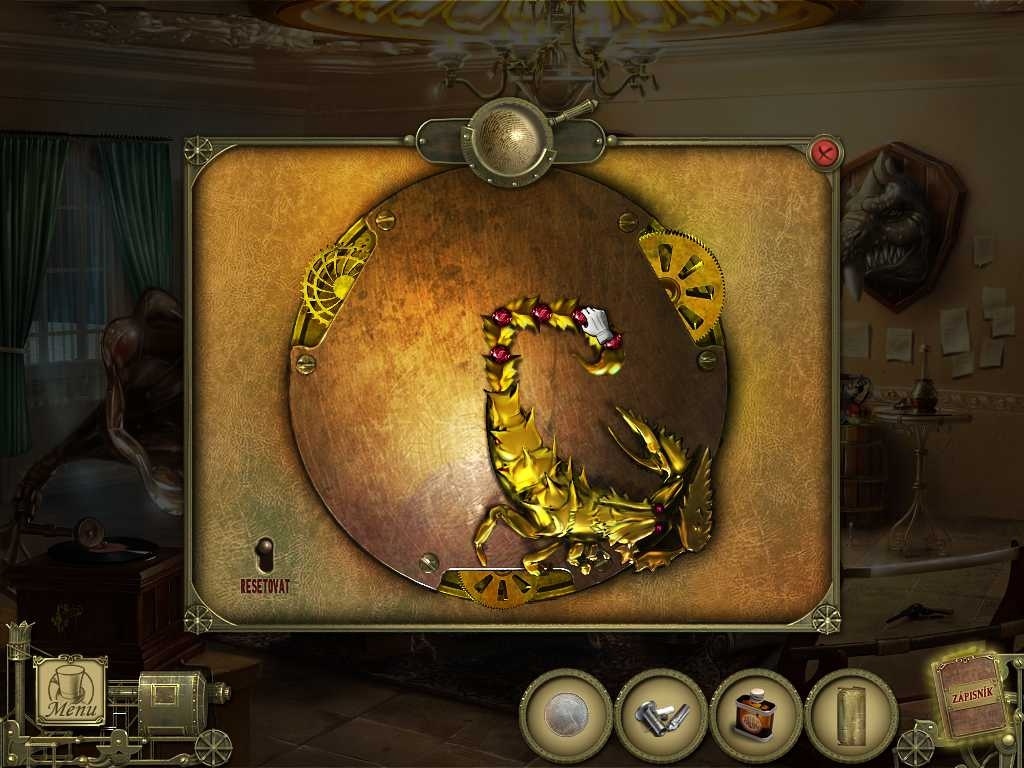Select the rolled parchment inventory item

point(851,716)
